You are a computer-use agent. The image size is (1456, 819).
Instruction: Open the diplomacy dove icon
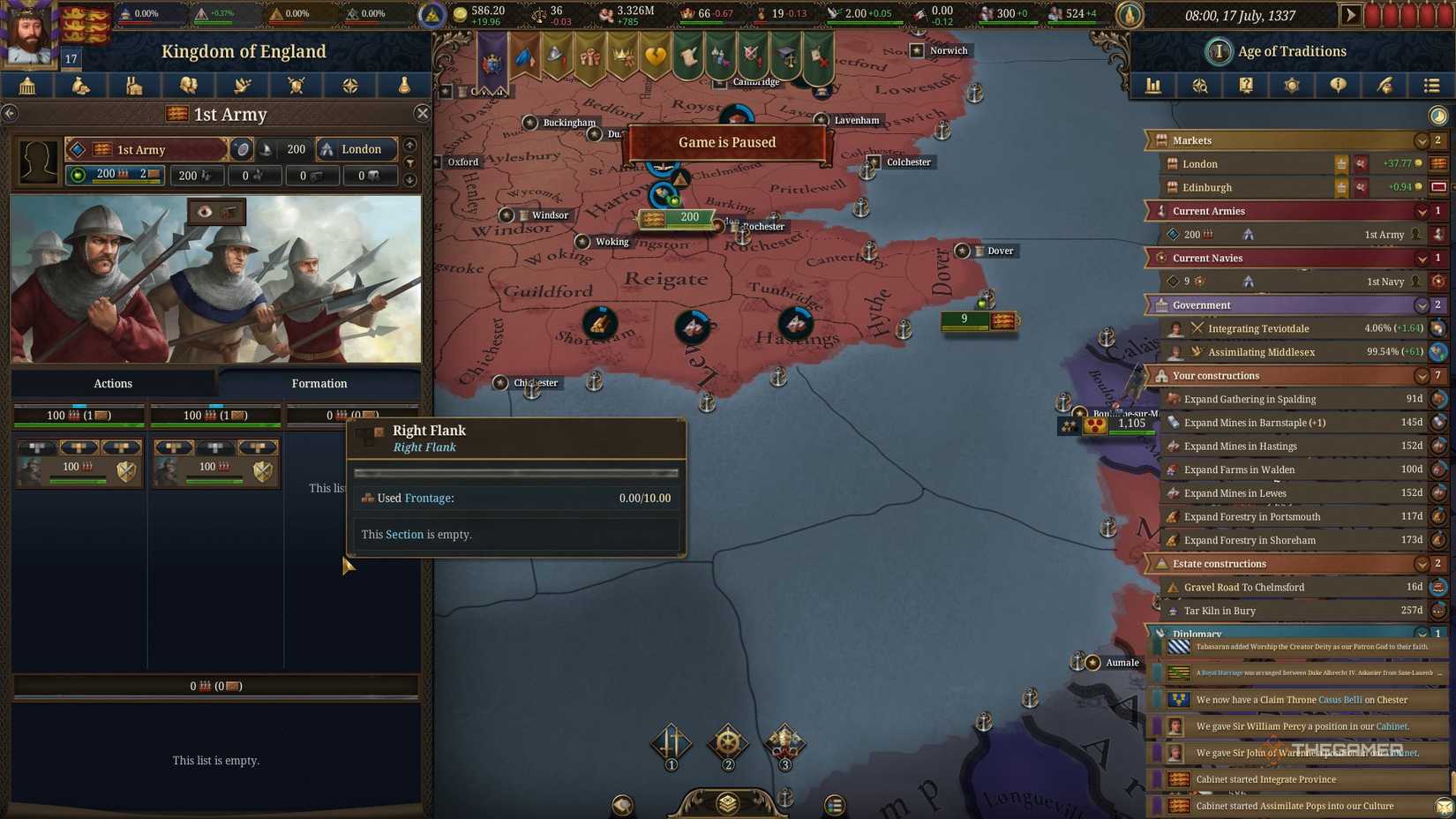pyautogui.click(x=243, y=86)
